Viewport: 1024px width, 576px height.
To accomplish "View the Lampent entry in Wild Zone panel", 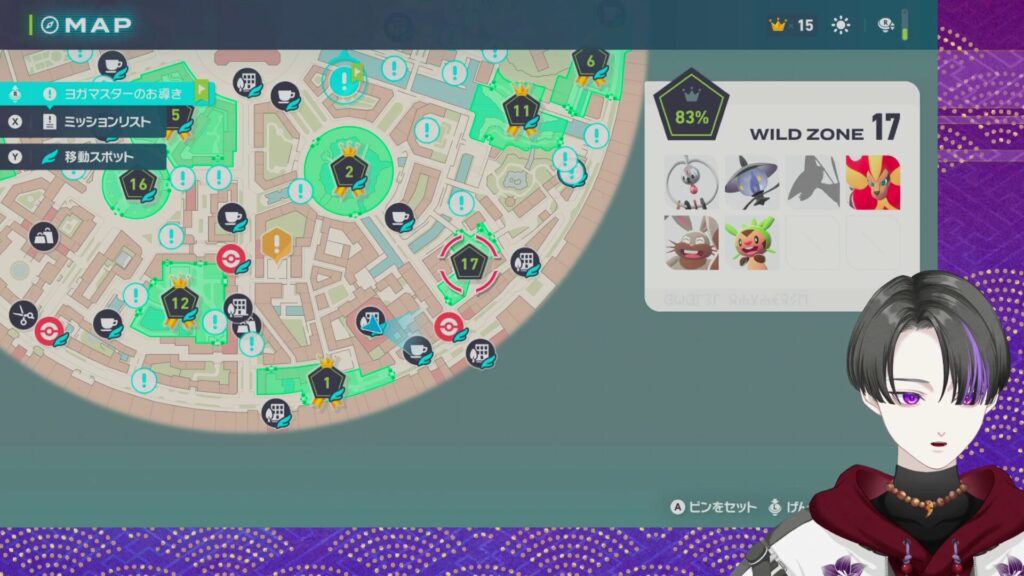I will pyautogui.click(x=752, y=182).
